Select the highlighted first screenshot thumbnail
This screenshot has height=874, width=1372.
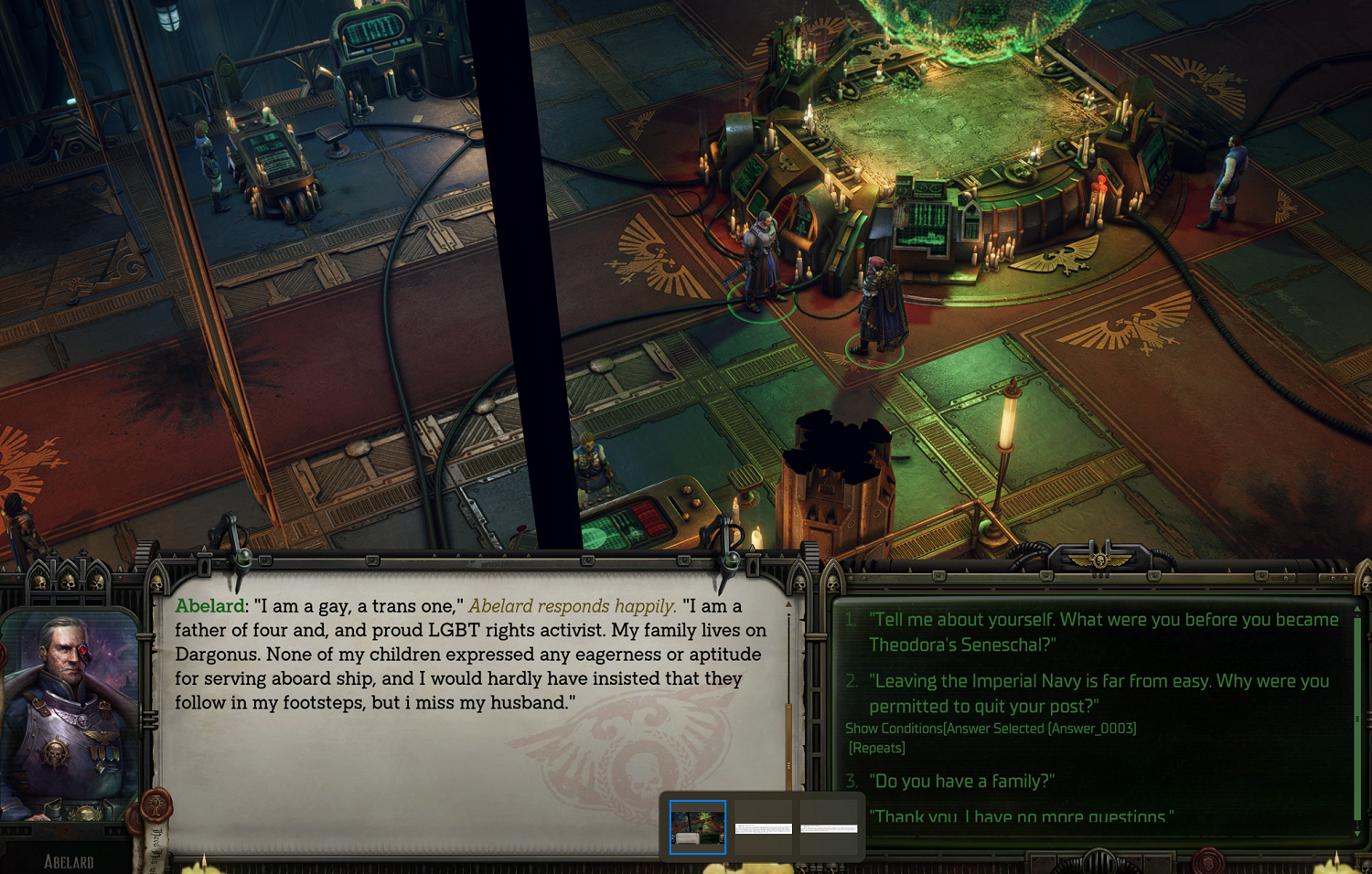pos(698,827)
